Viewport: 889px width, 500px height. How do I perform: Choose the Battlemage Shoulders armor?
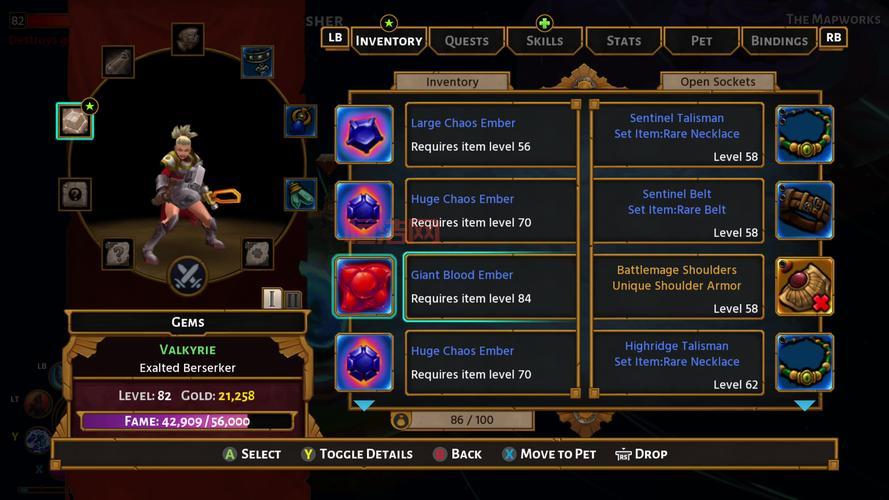tap(677, 287)
